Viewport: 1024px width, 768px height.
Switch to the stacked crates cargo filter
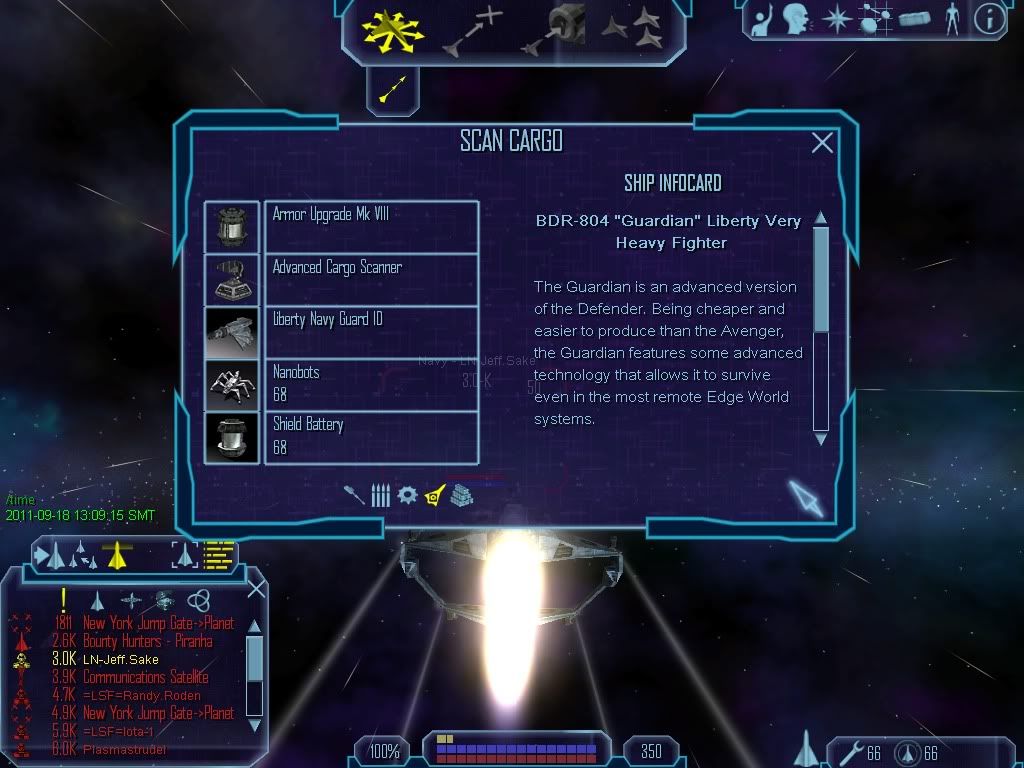(461, 495)
